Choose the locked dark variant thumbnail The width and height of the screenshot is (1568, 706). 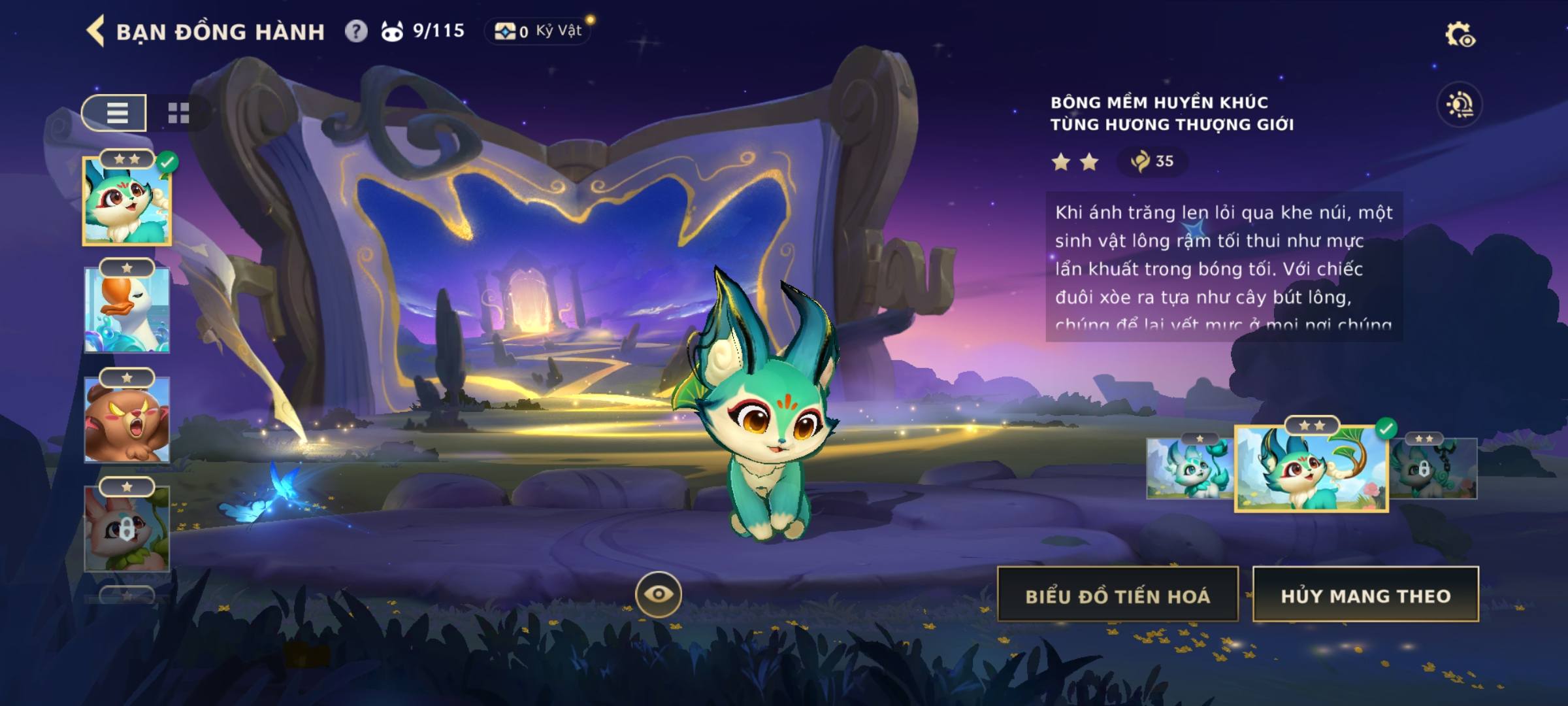[x=1433, y=469]
